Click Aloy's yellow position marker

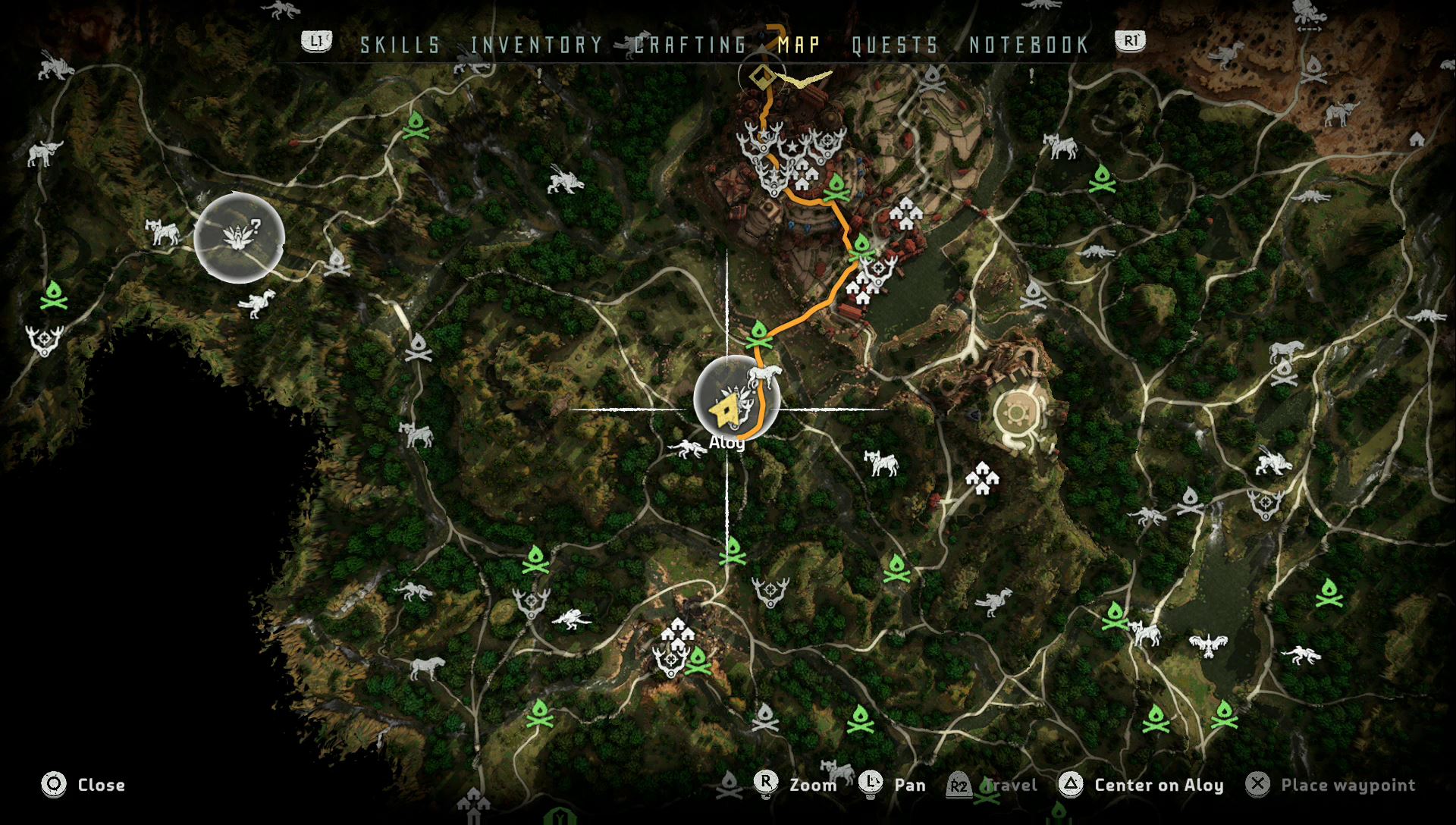(x=723, y=411)
